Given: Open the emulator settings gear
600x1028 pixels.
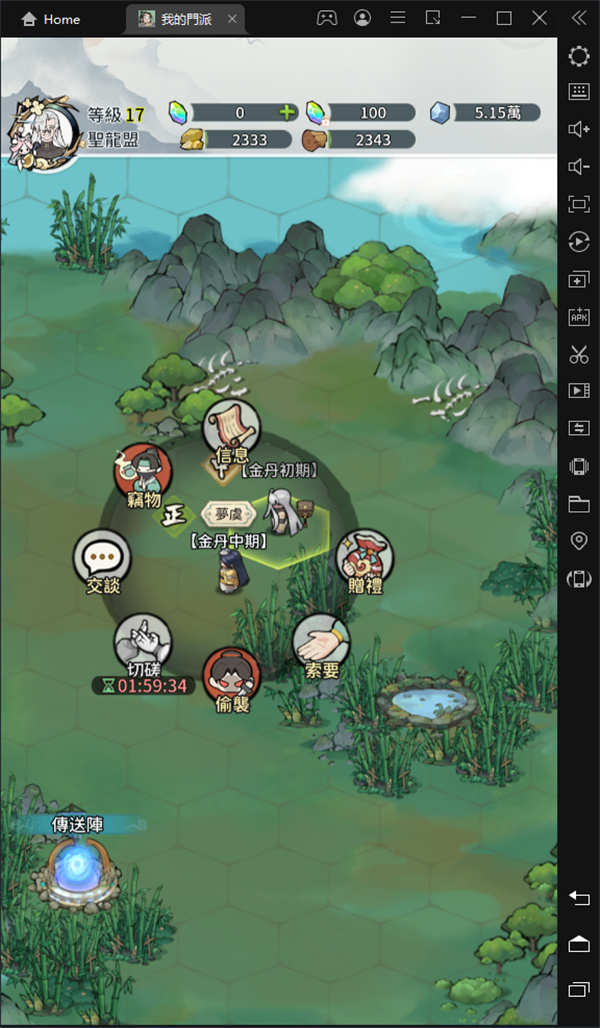Looking at the screenshot, I should coord(578,56).
